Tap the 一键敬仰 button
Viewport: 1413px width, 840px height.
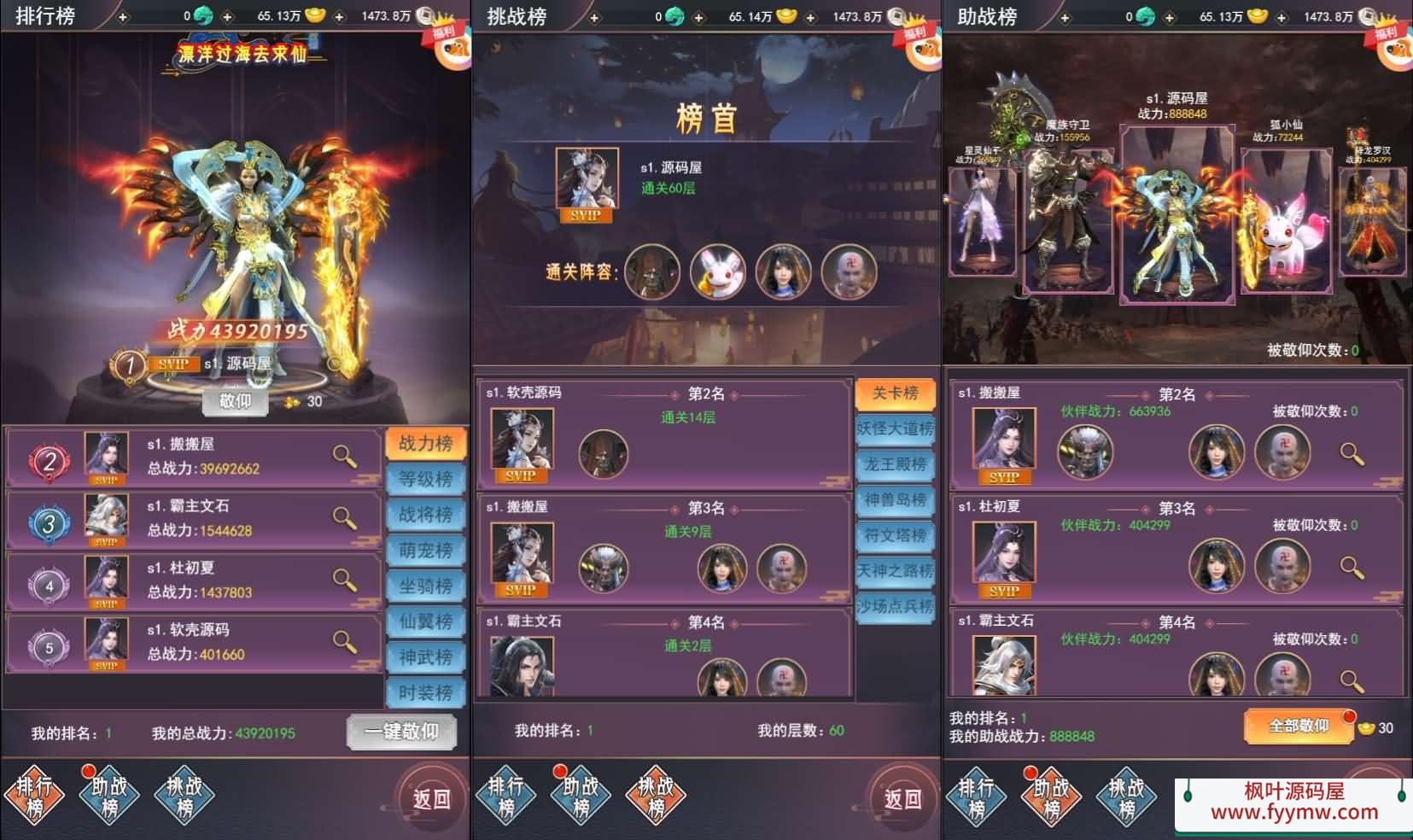pyautogui.click(x=401, y=732)
